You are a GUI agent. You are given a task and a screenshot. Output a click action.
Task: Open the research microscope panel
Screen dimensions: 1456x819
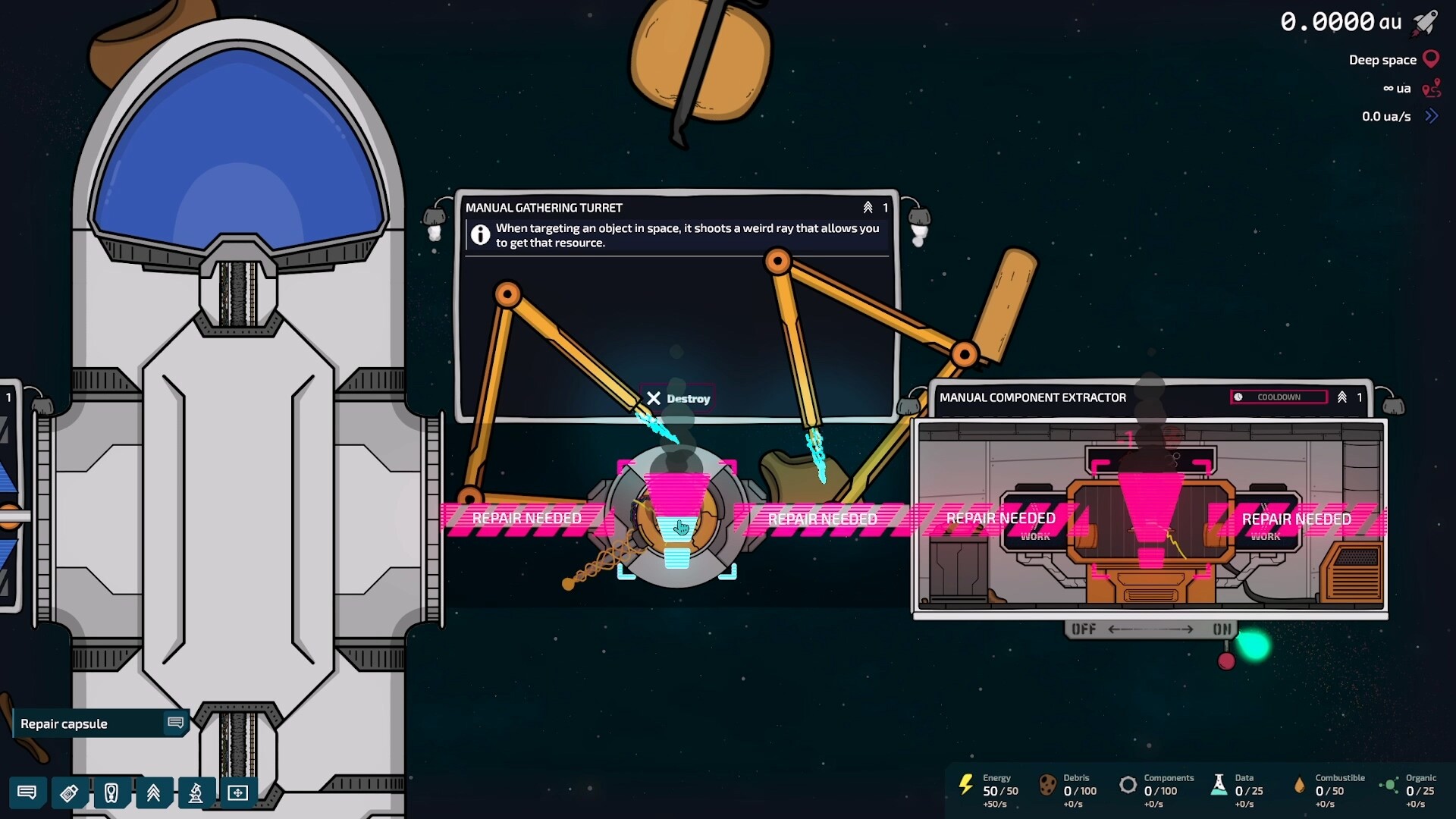[x=196, y=793]
